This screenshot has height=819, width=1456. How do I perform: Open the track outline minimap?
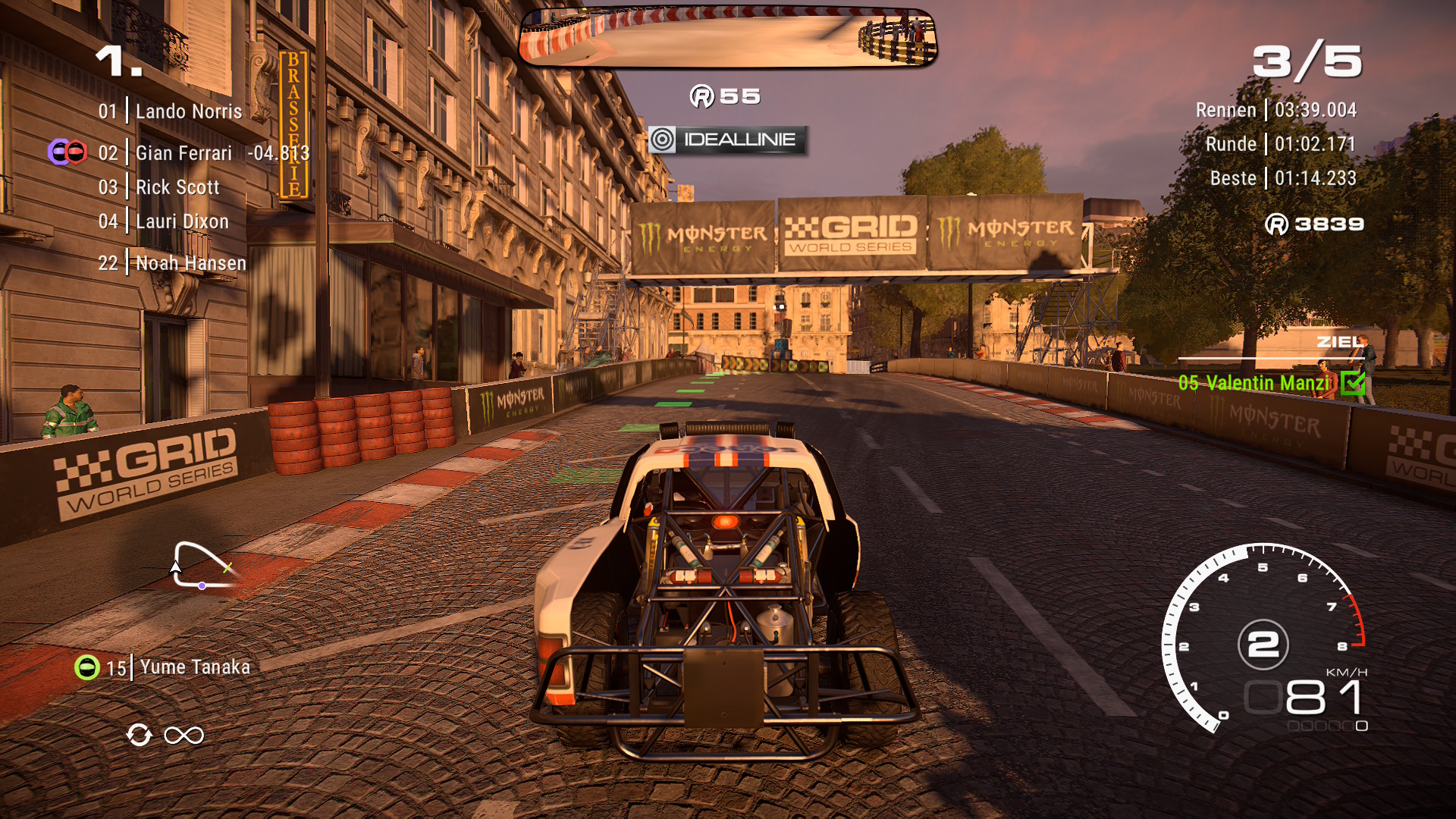coord(202,565)
